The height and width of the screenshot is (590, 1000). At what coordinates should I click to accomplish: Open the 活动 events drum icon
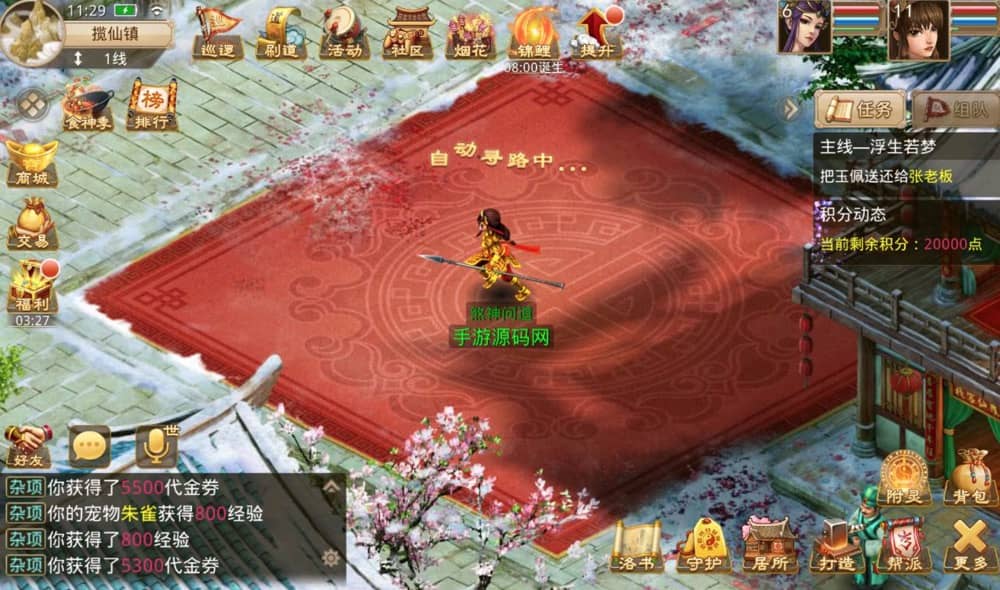(344, 31)
